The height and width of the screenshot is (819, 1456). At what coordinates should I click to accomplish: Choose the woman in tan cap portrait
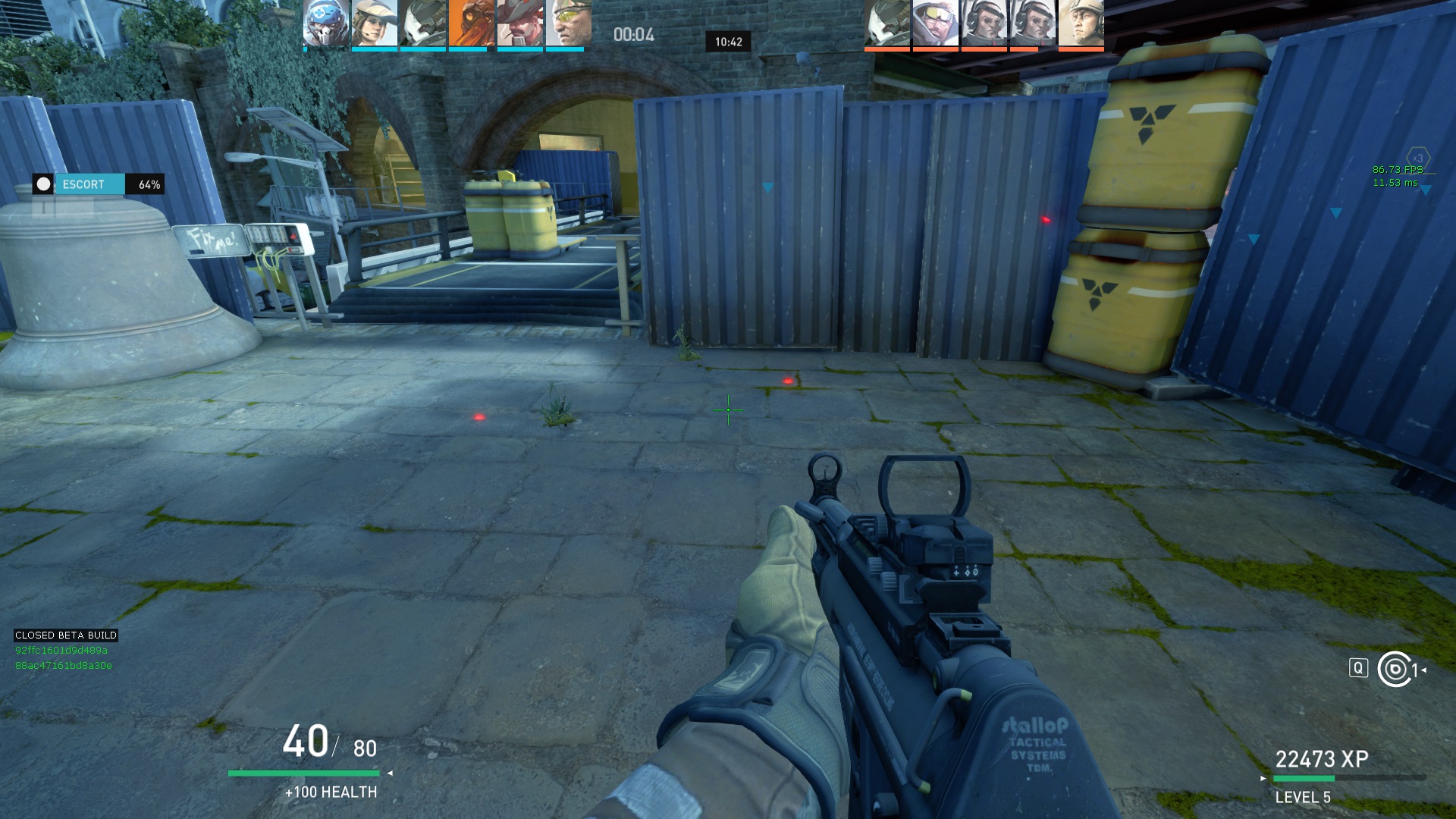375,23
